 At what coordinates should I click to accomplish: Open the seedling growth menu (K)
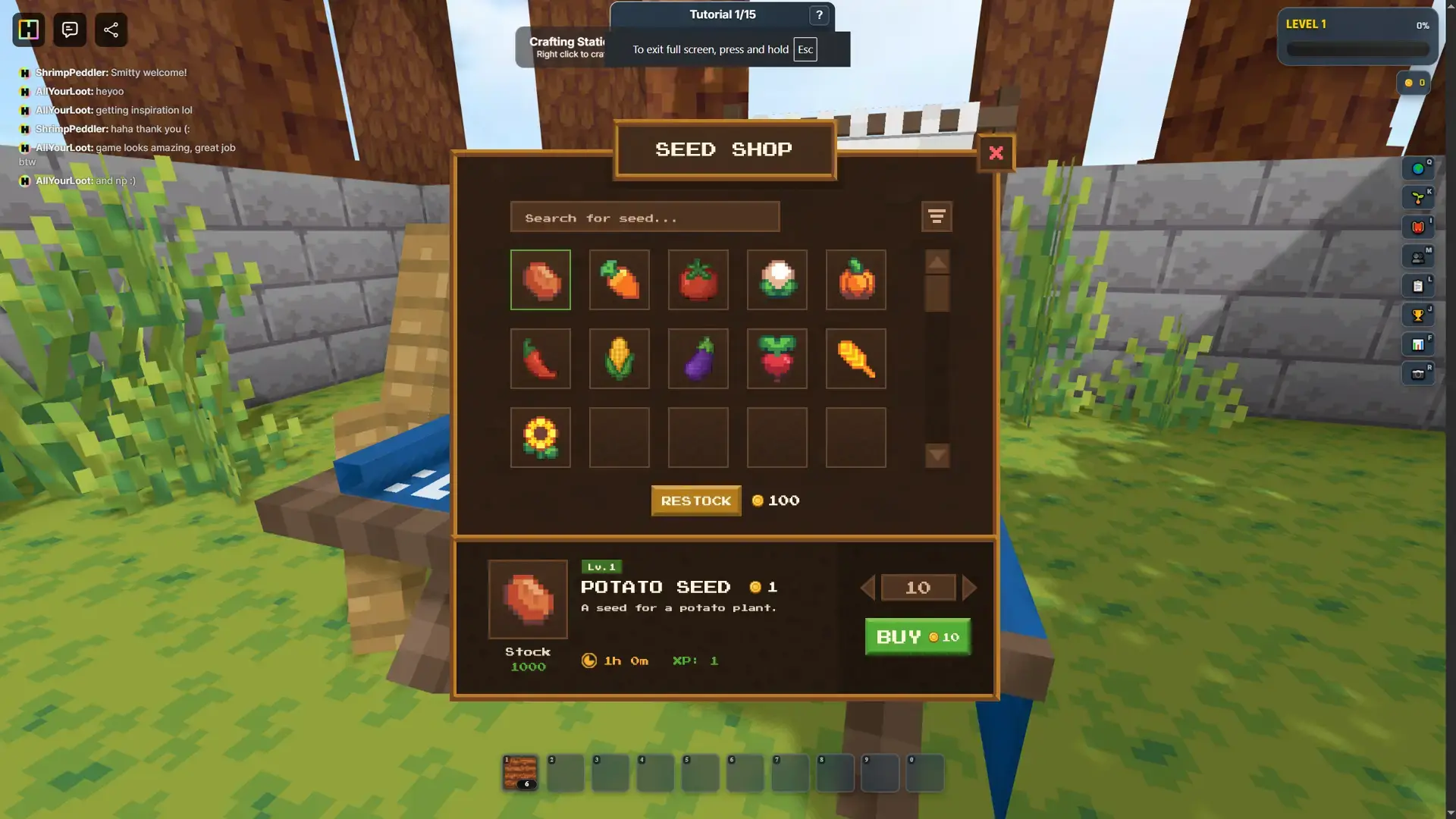pyautogui.click(x=1420, y=197)
